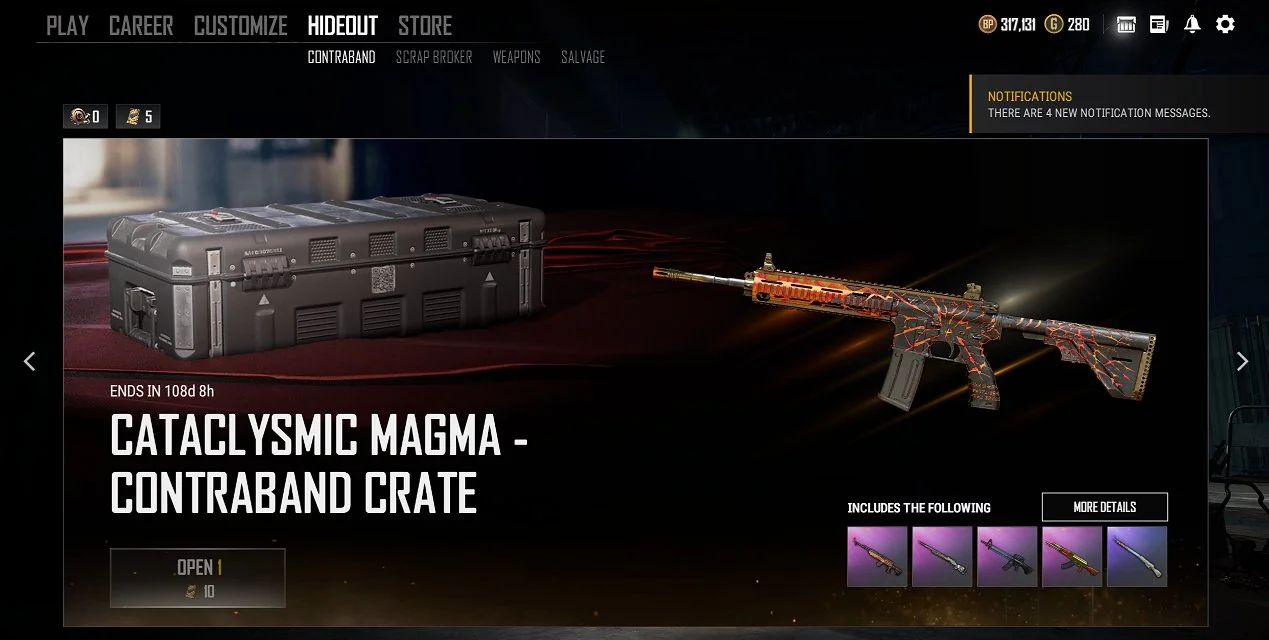Switch to the Scrap Broker tab
This screenshot has height=640, width=1269.
click(434, 57)
